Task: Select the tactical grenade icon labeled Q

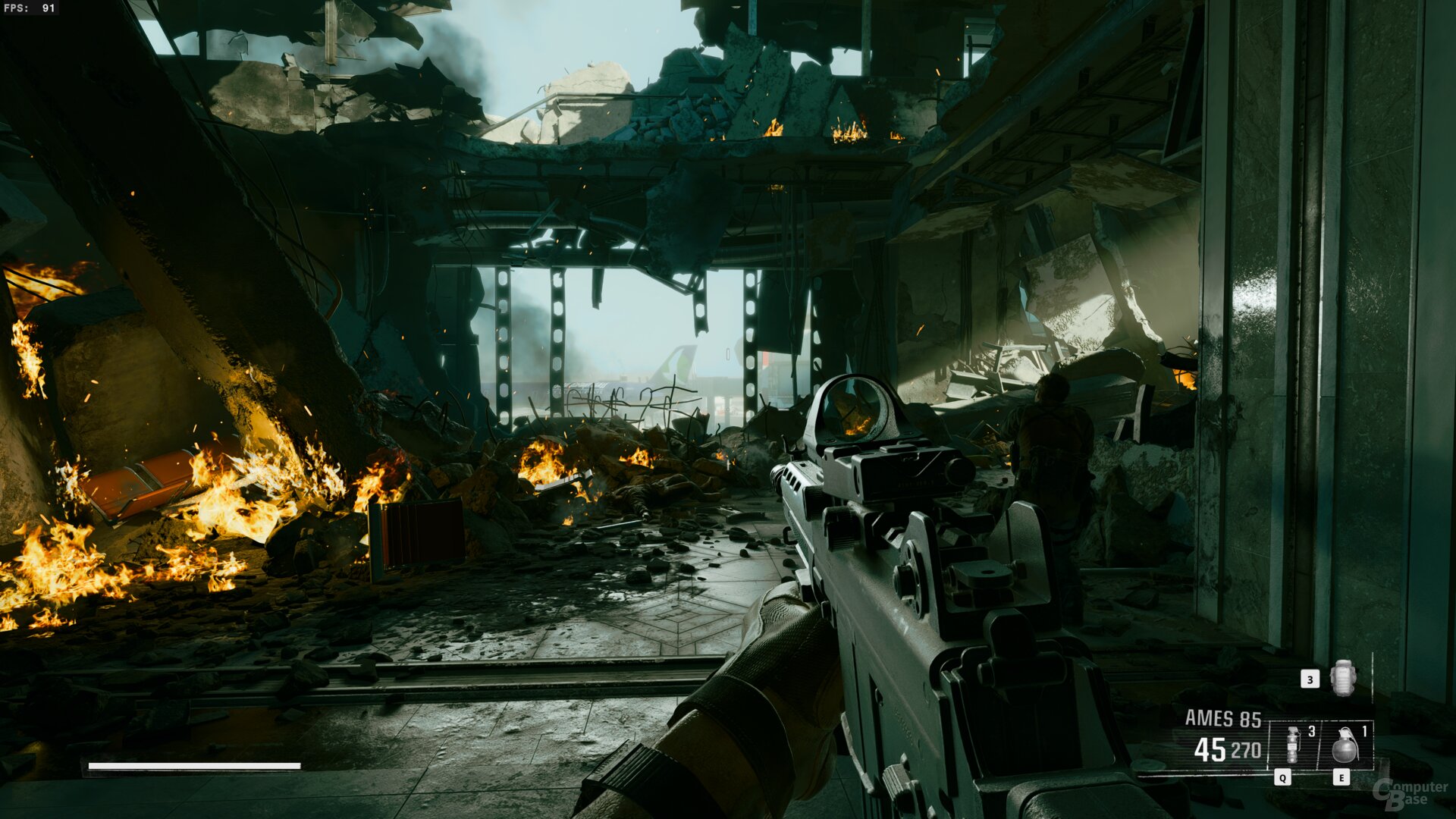Action: tap(1292, 744)
